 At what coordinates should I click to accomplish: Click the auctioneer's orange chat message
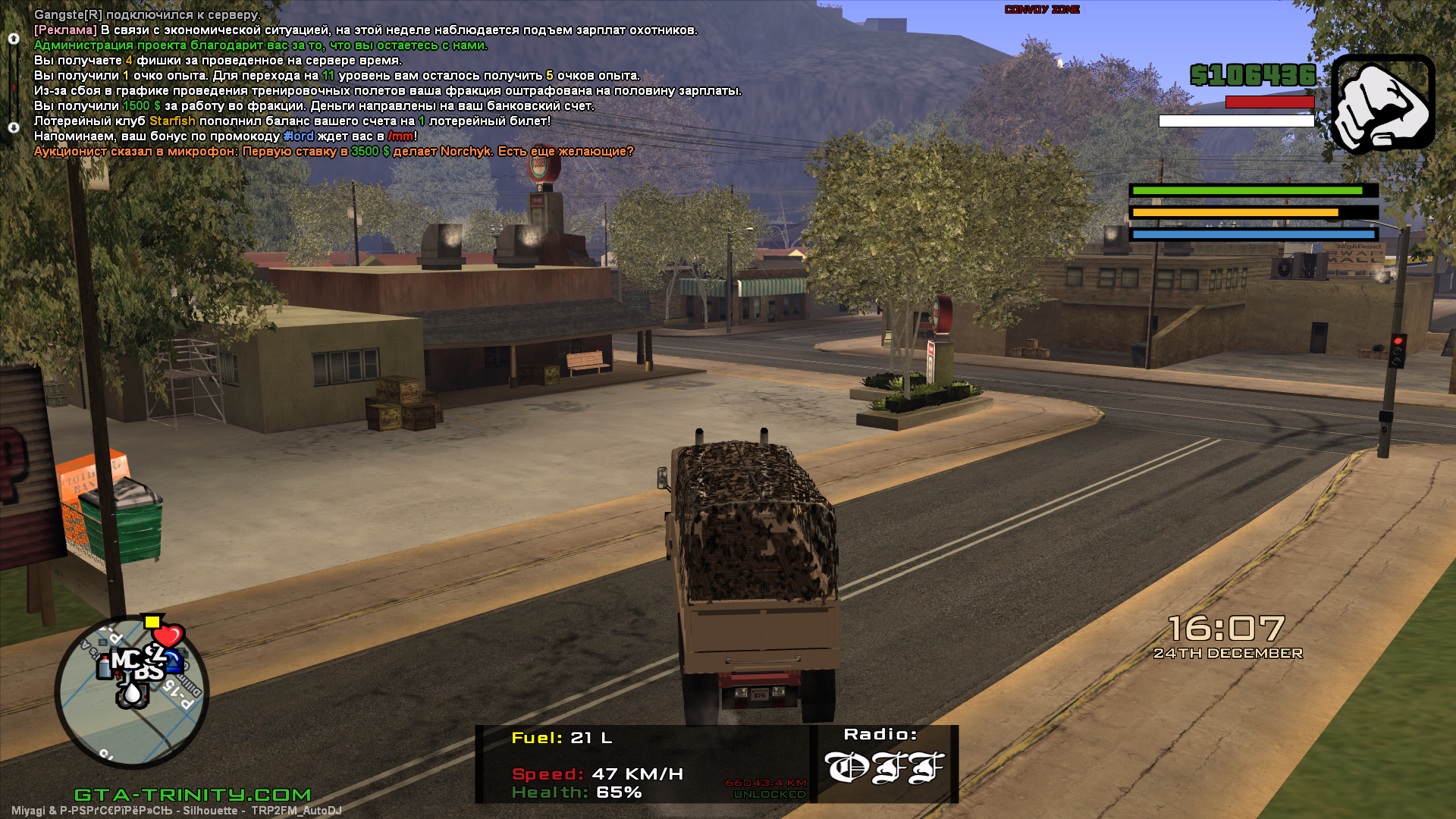(x=334, y=152)
